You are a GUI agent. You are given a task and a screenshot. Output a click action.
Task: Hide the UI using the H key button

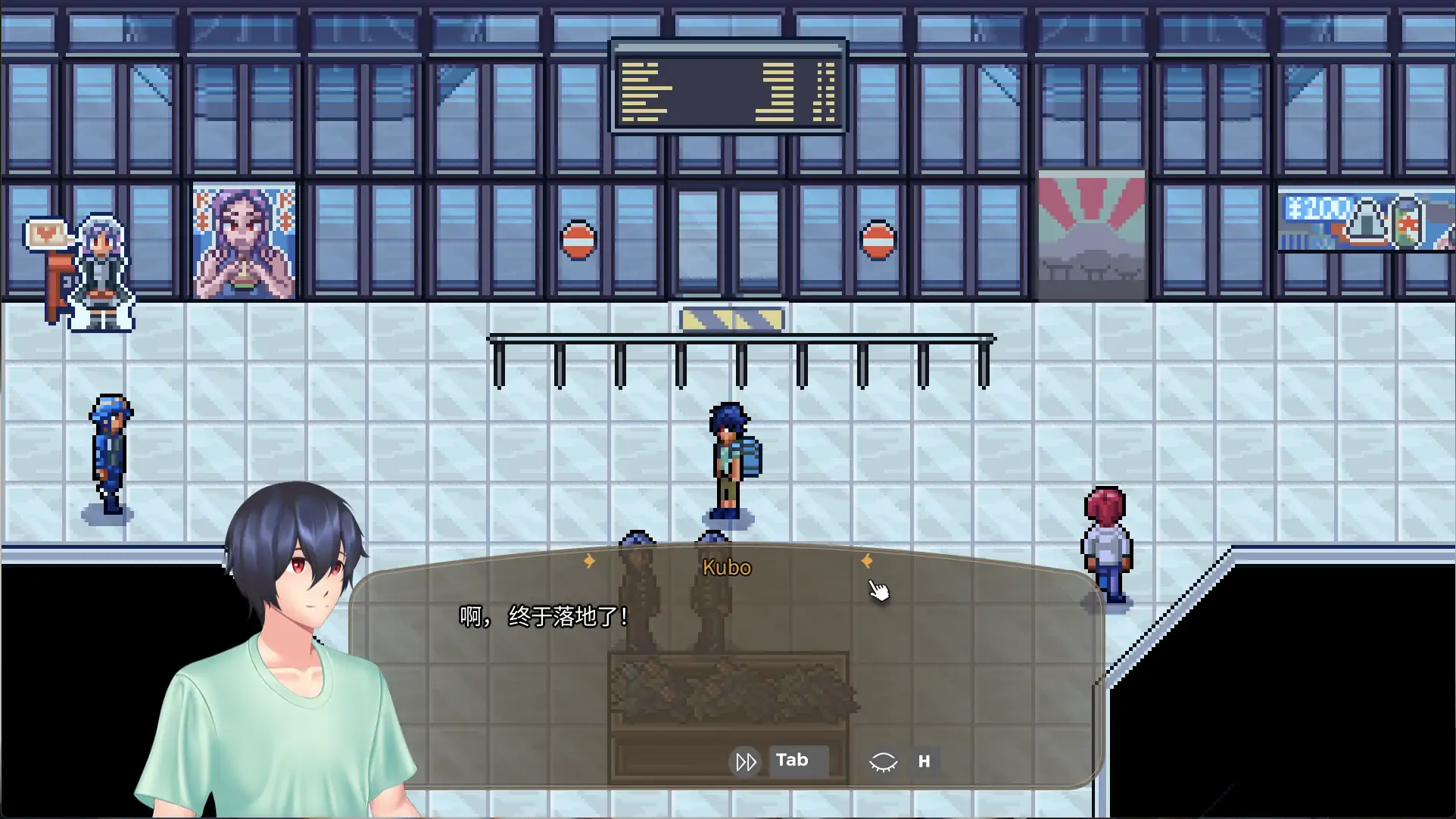924,761
